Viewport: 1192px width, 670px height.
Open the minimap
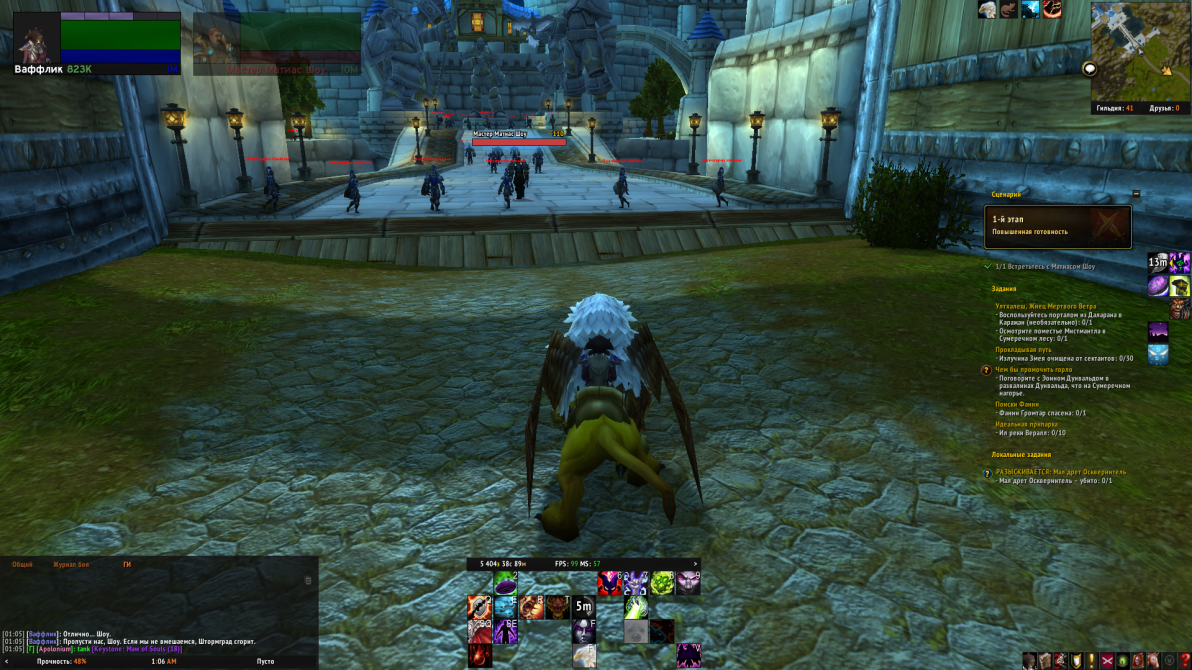(1138, 50)
